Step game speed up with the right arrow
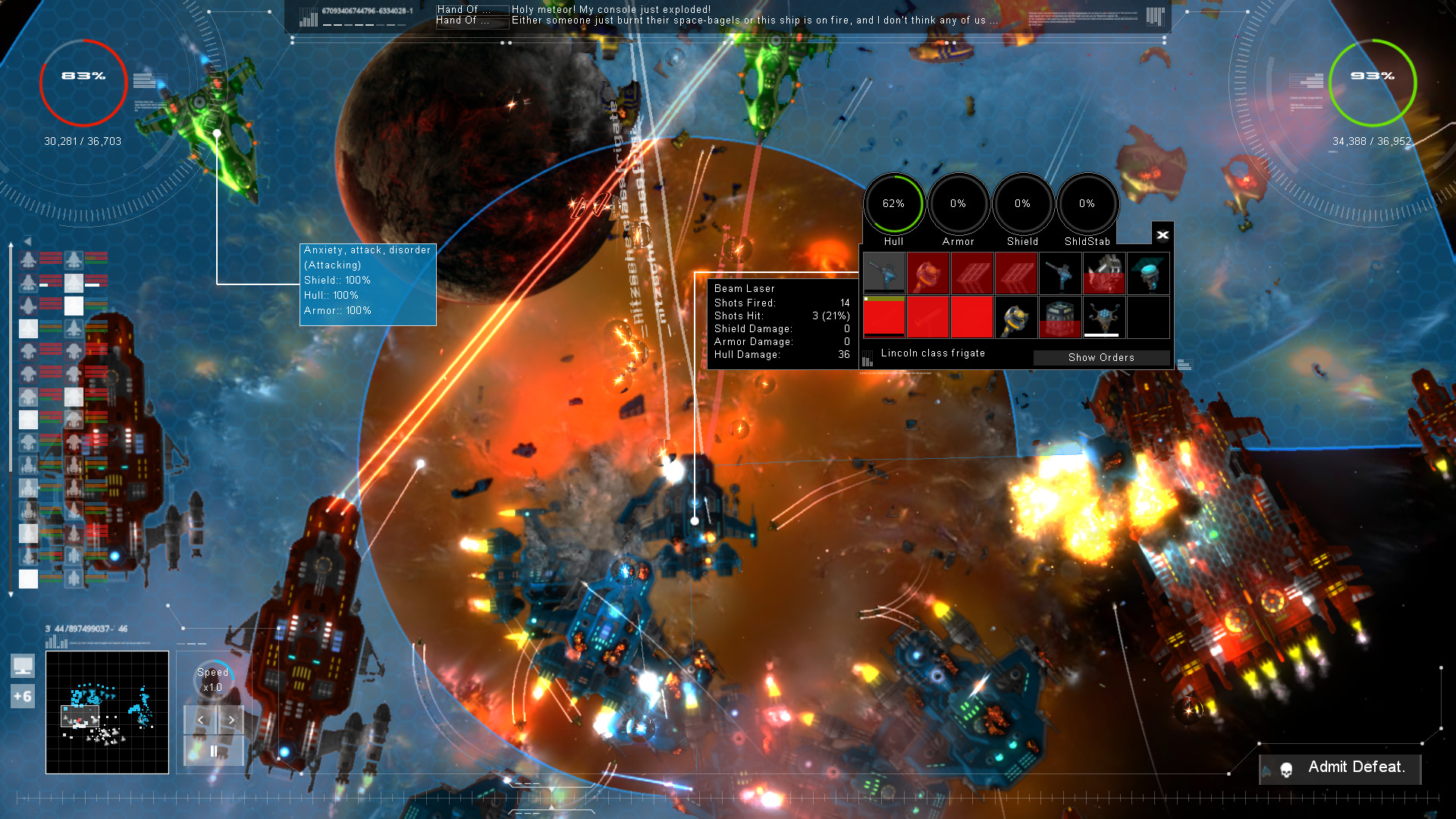The width and height of the screenshot is (1456, 819). point(231,720)
